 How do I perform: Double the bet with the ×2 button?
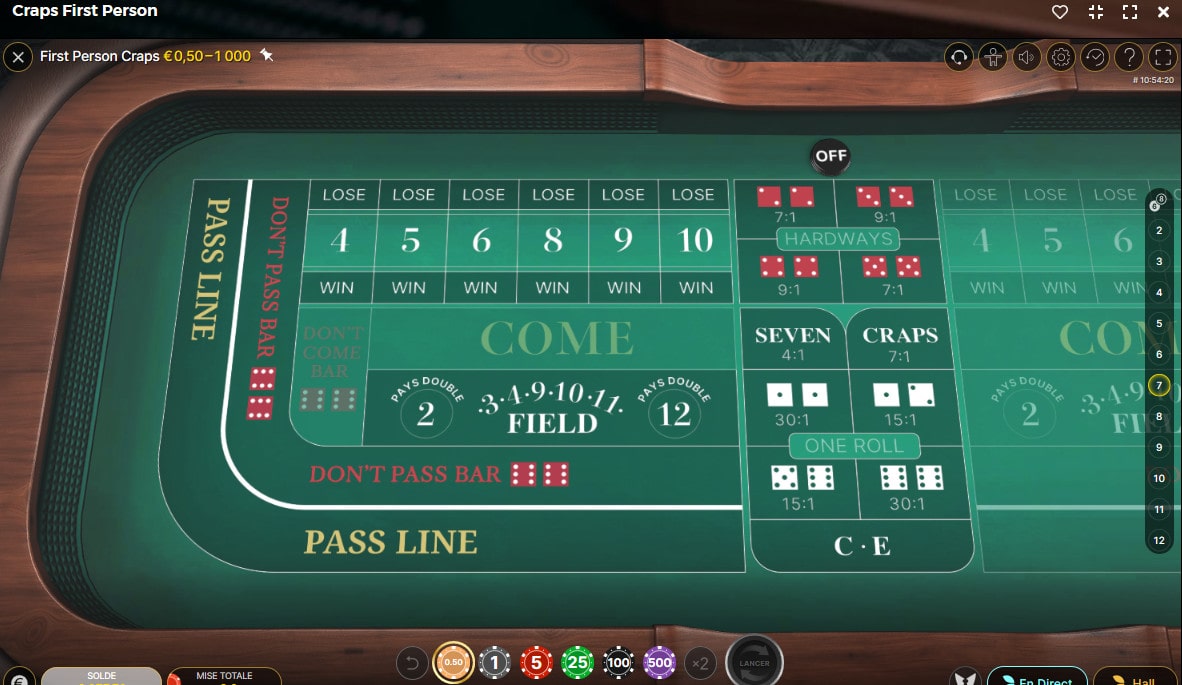coord(700,662)
